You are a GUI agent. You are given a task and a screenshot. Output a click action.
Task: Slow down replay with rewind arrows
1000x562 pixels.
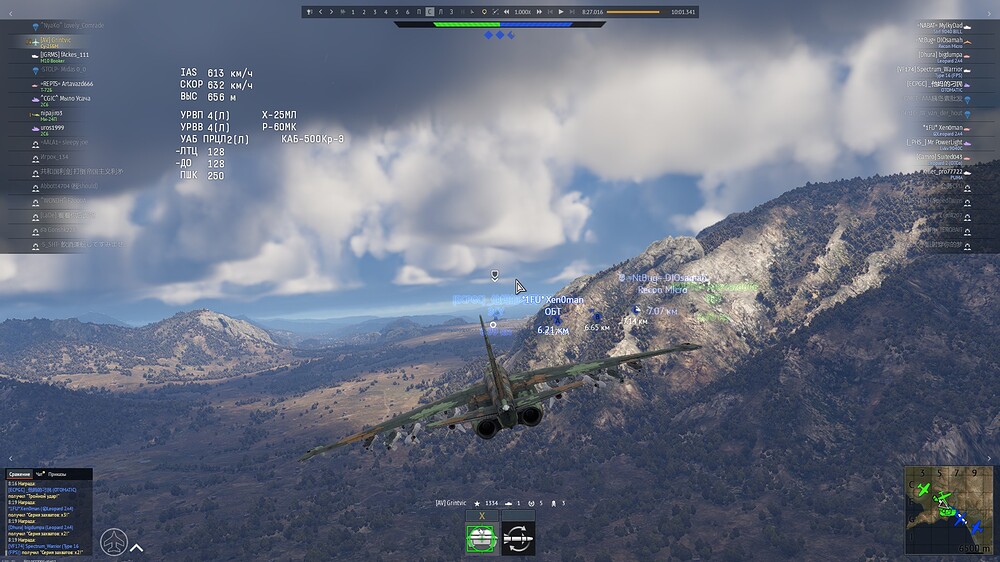pos(506,12)
